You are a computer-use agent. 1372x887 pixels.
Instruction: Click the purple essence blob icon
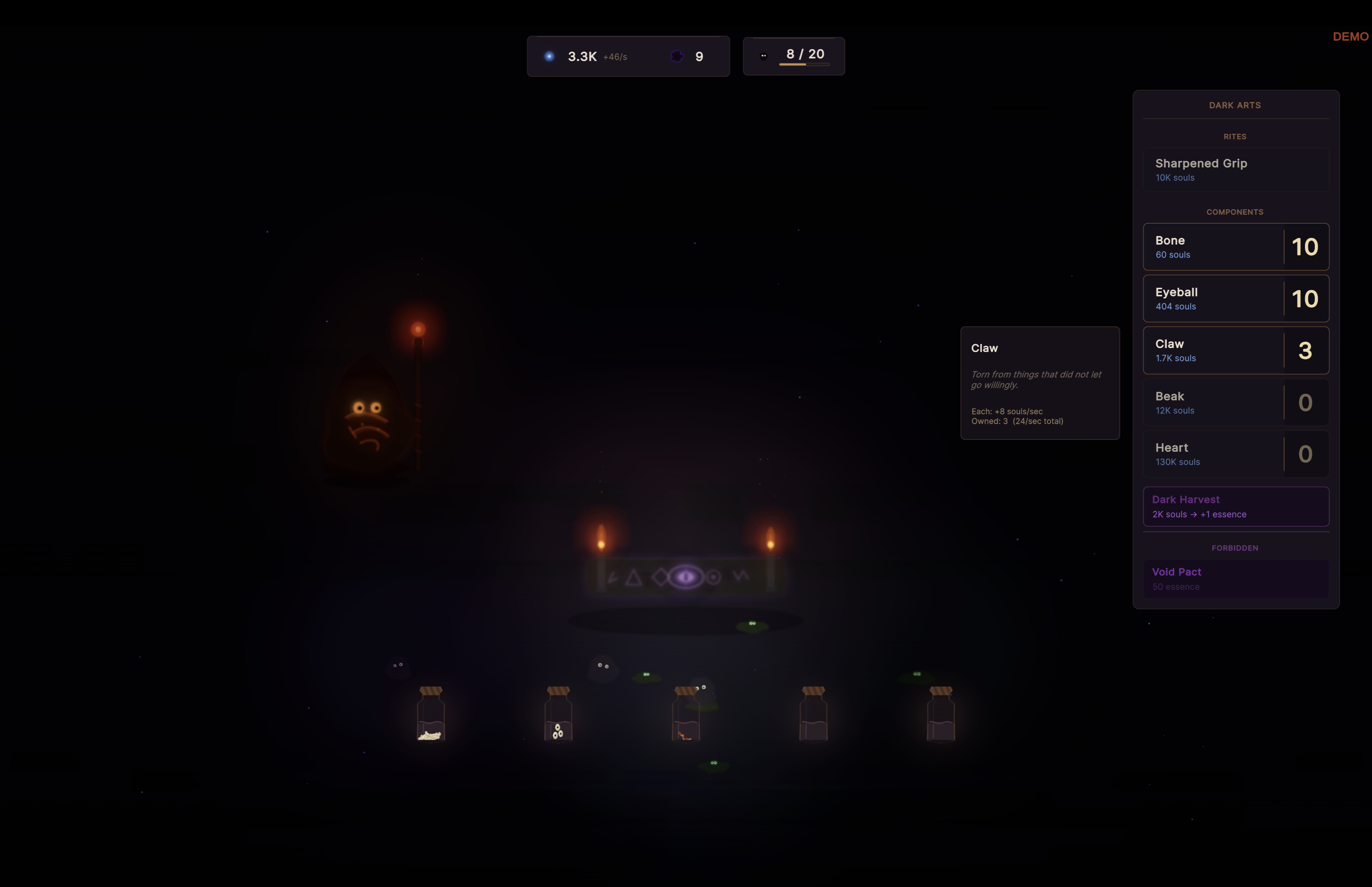677,56
